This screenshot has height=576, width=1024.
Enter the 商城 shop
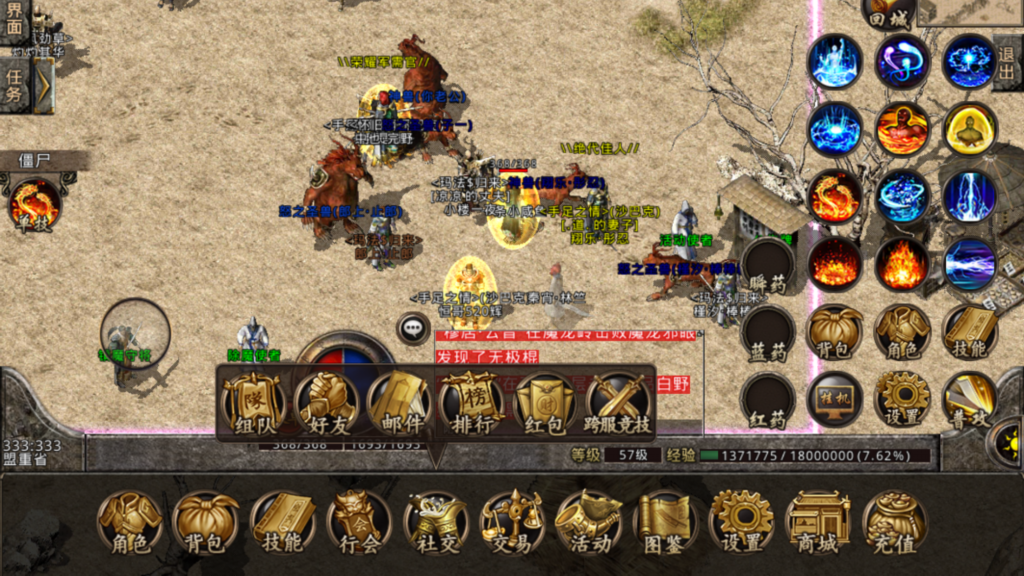(818, 522)
